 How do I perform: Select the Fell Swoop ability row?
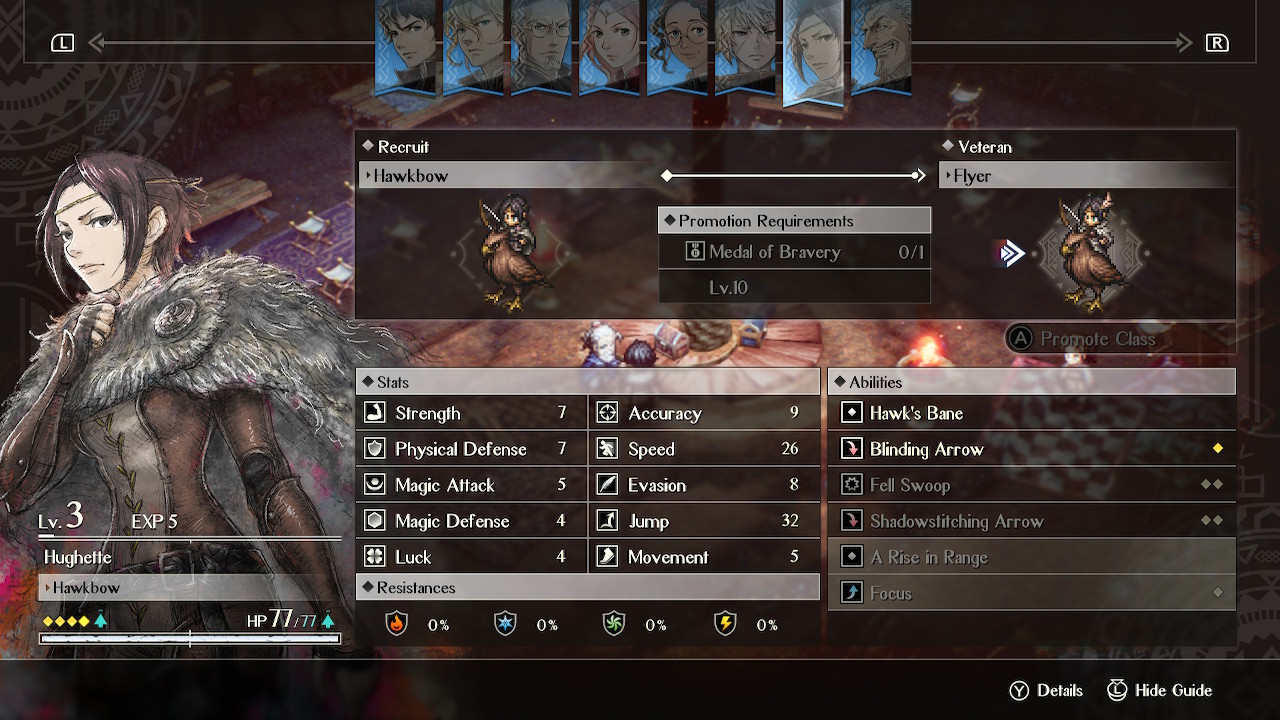pyautogui.click(x=1031, y=485)
